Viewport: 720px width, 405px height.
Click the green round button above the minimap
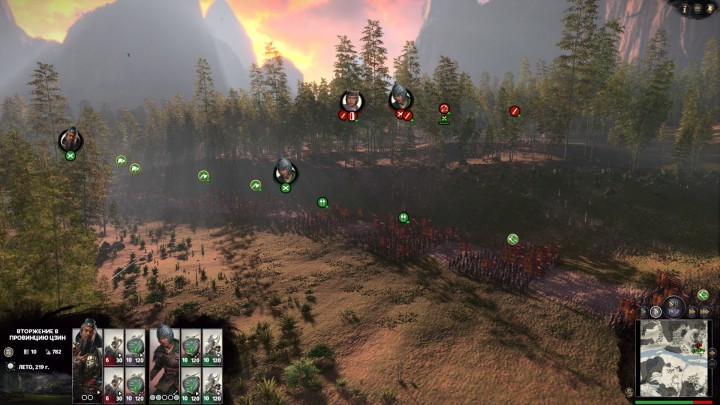703,295
